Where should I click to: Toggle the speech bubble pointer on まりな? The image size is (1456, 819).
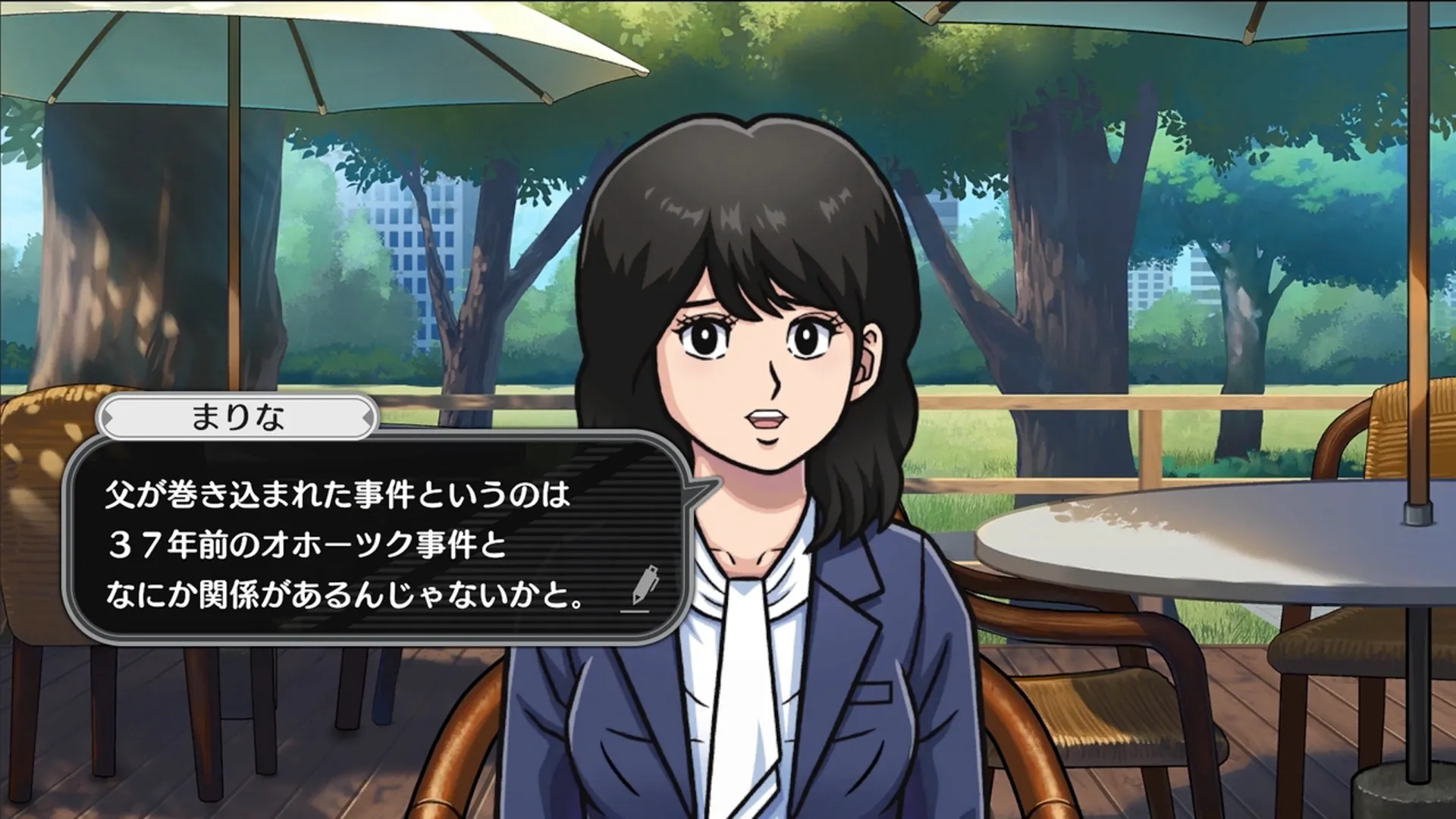[701, 491]
